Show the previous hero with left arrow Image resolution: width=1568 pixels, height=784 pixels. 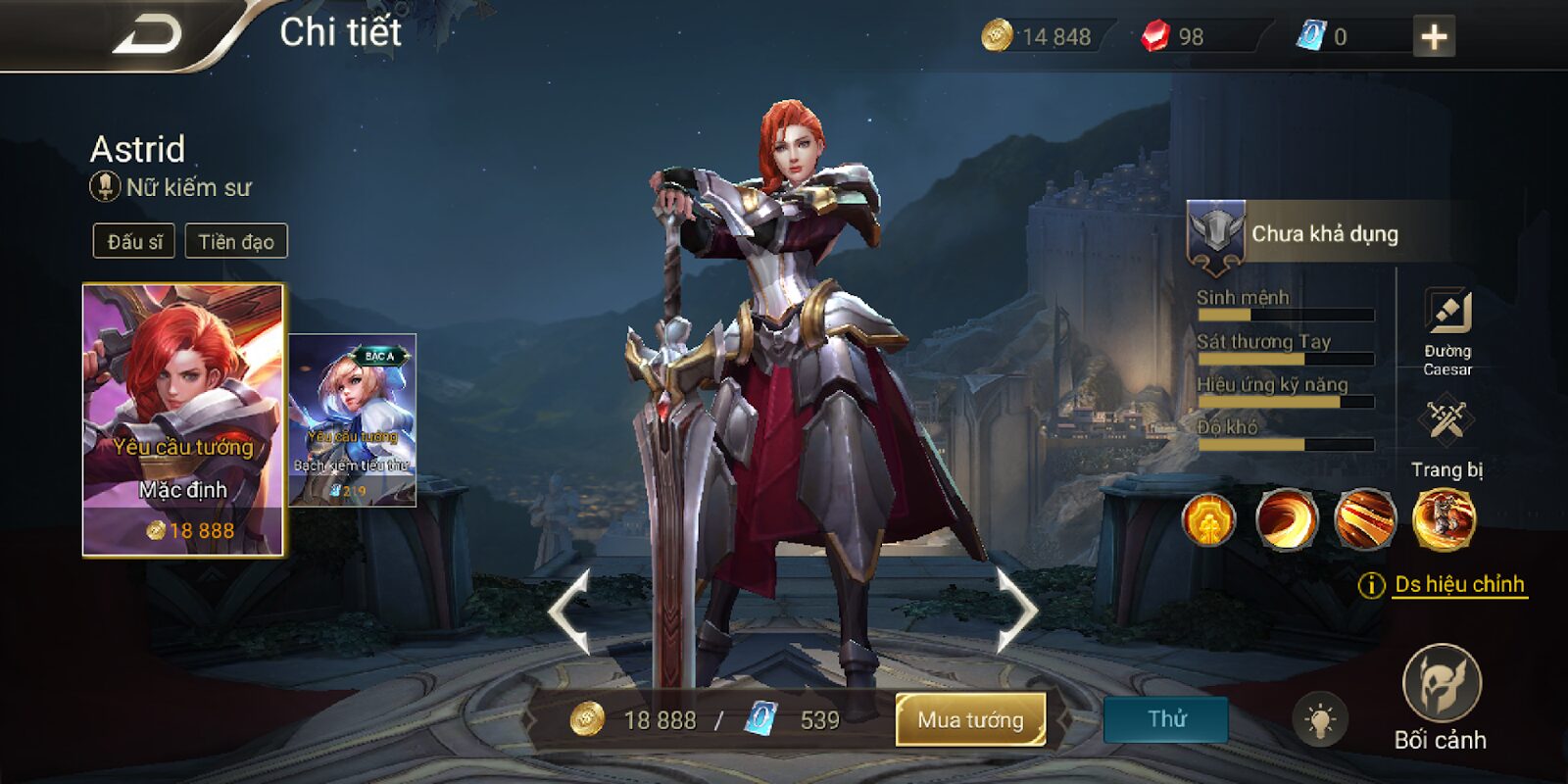(569, 611)
